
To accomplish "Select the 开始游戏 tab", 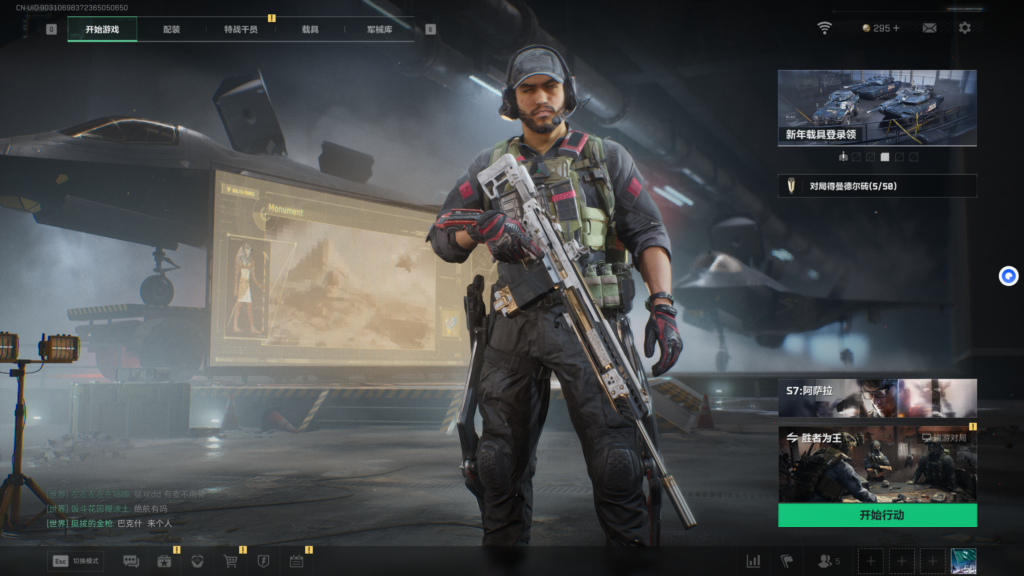I will click(x=102, y=30).
